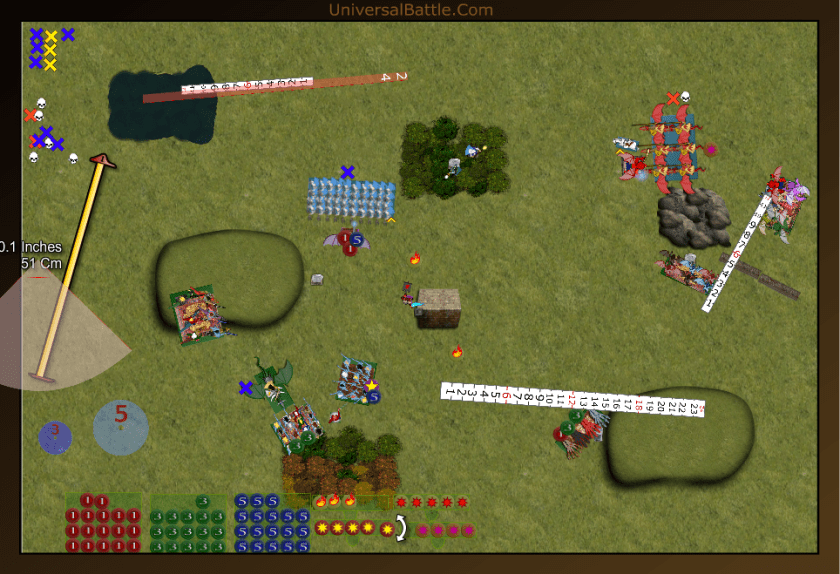Select the horizontal white ruler numbered to 23
Viewport: 840px width, 574px height.
pyautogui.click(x=574, y=400)
